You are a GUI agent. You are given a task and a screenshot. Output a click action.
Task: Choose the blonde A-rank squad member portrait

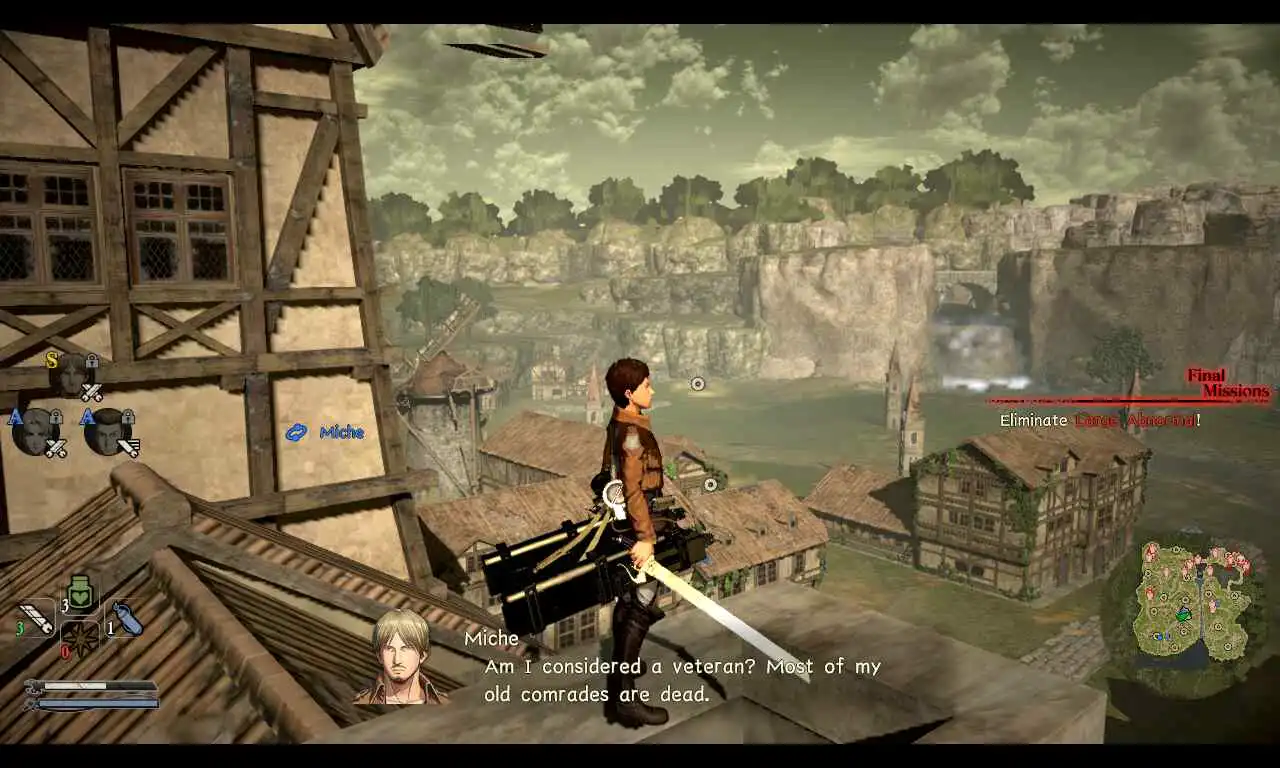35,430
